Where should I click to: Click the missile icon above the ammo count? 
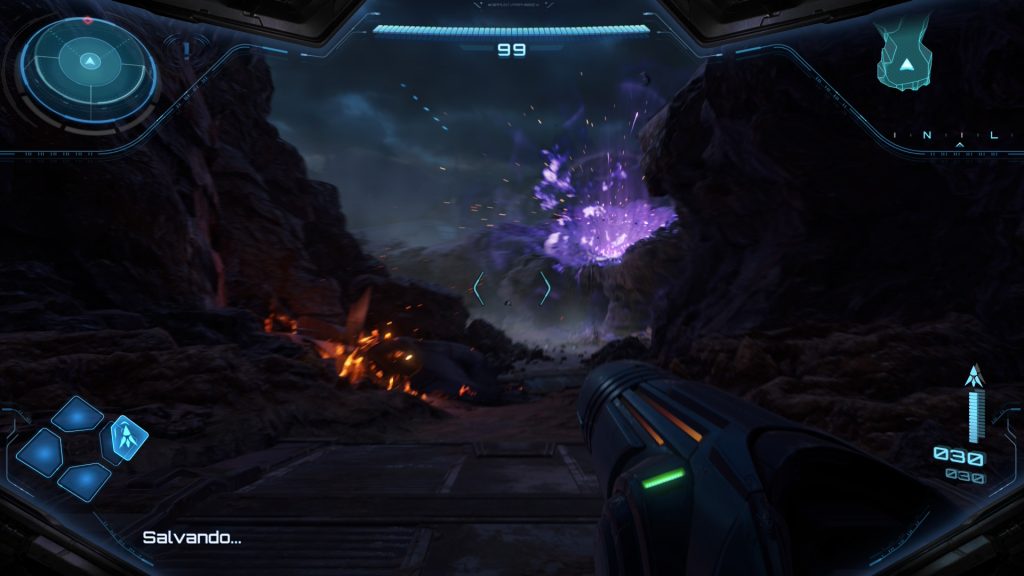click(975, 377)
